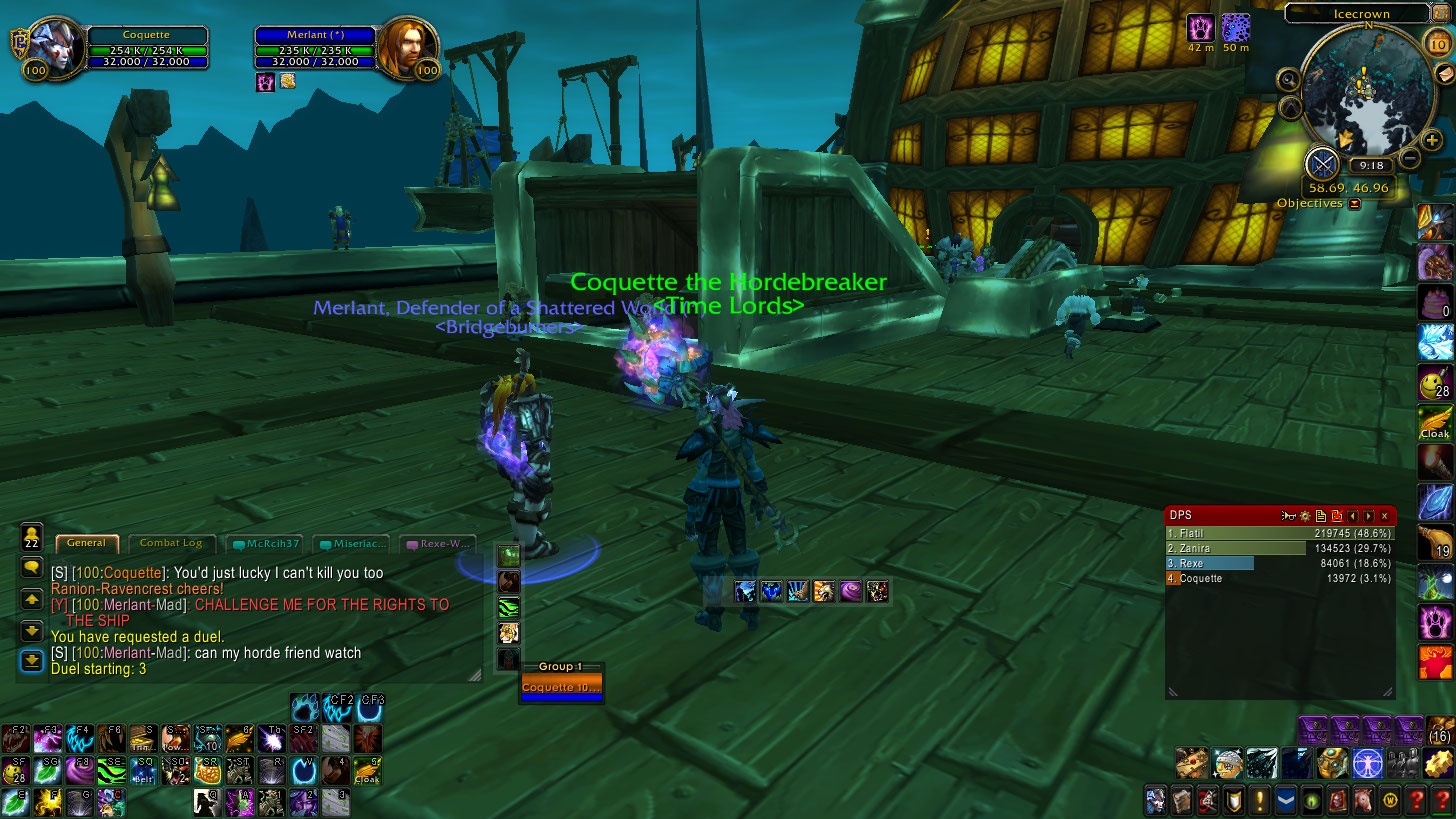This screenshot has width=1456, height=819.
Task: Open the crossed-swords PvP queue icon
Action: [x=1322, y=163]
